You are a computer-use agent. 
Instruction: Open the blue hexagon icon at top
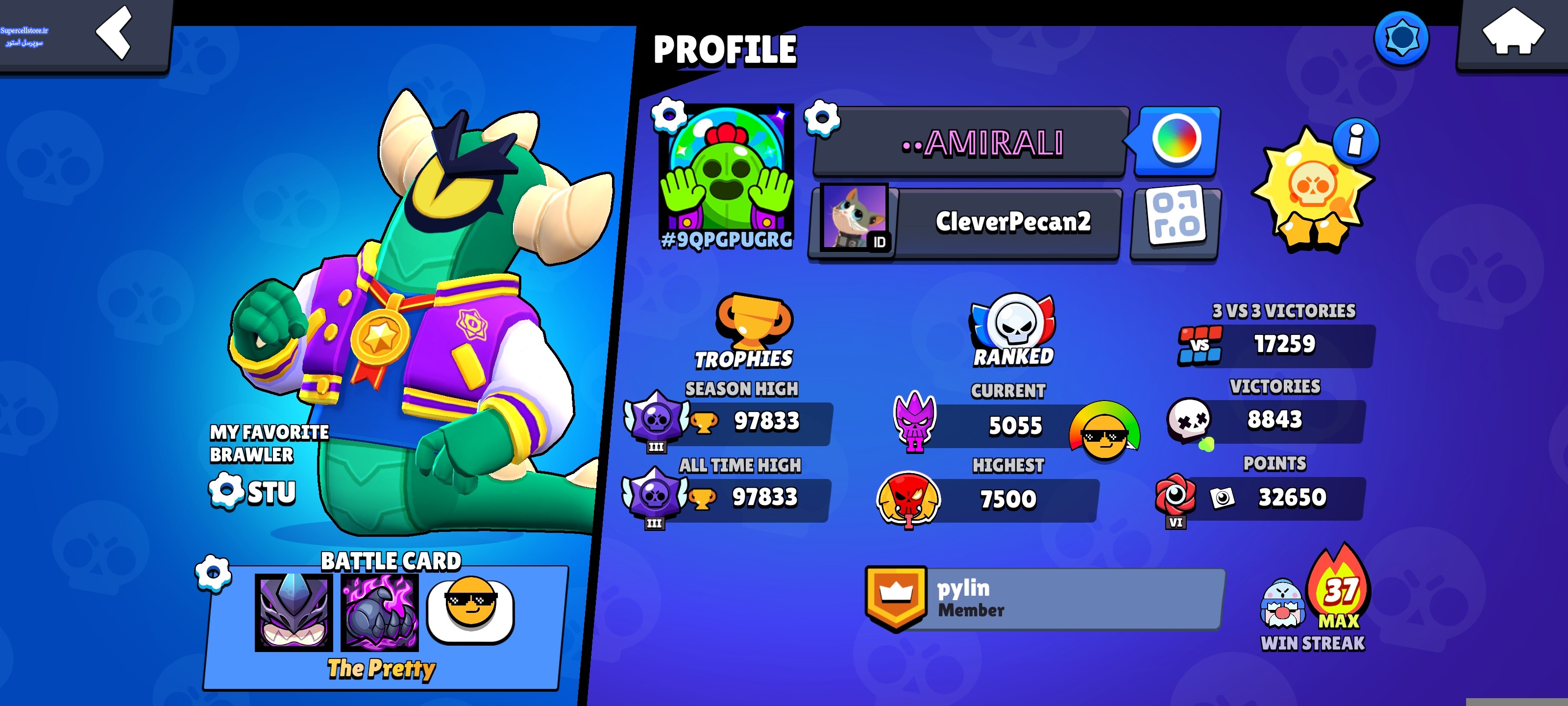pyautogui.click(x=1401, y=38)
